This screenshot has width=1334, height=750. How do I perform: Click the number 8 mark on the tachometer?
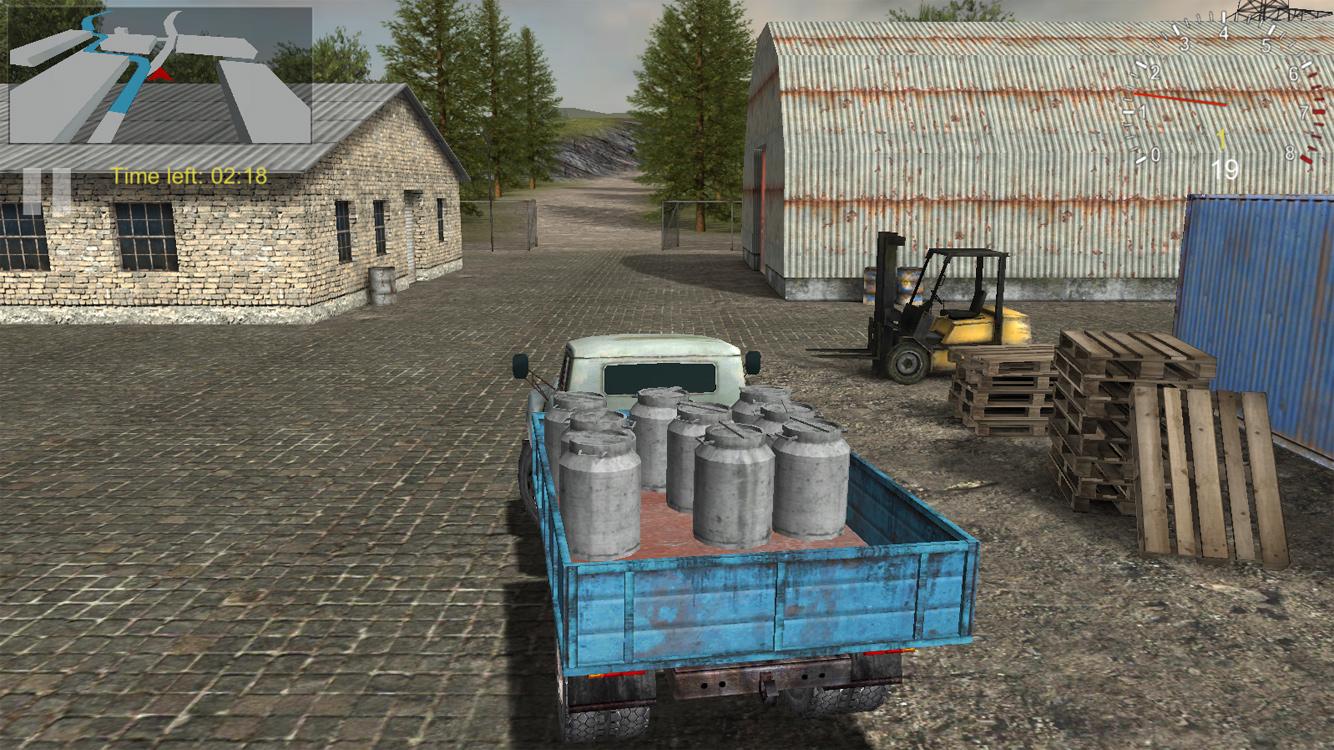tap(1289, 153)
